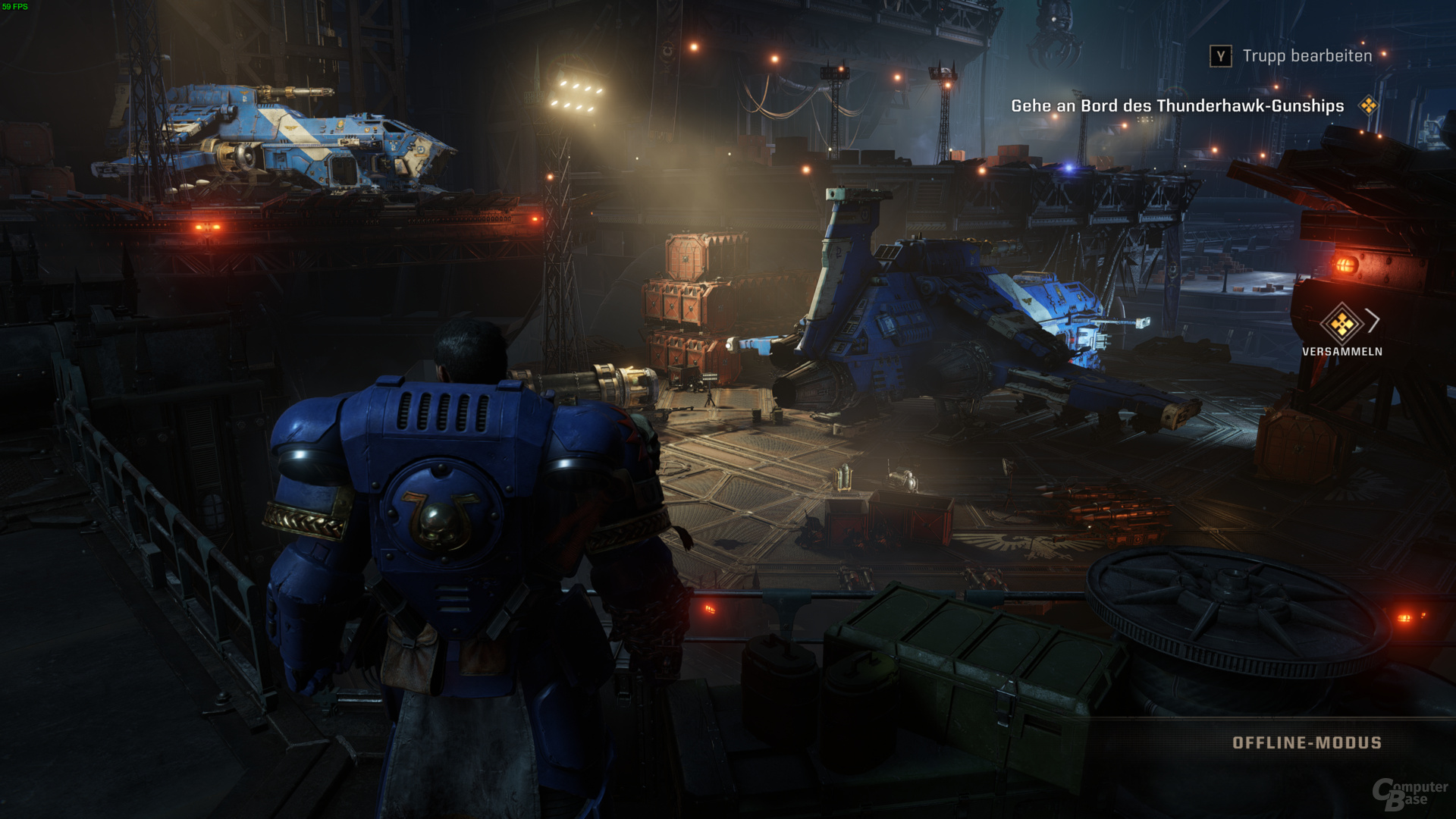
Task: Click the Versammeln waypoint marker icon
Action: pos(1341,324)
